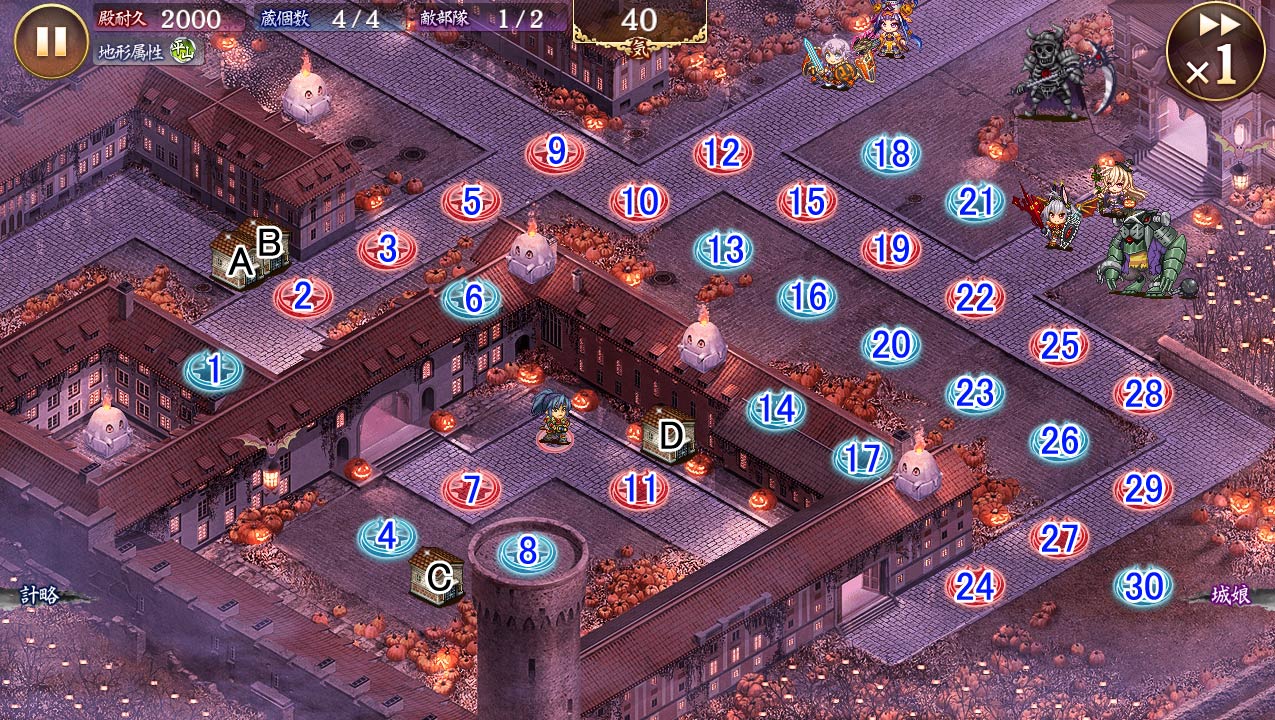Choose deployment tile 6
The image size is (1275, 720).
(471, 298)
